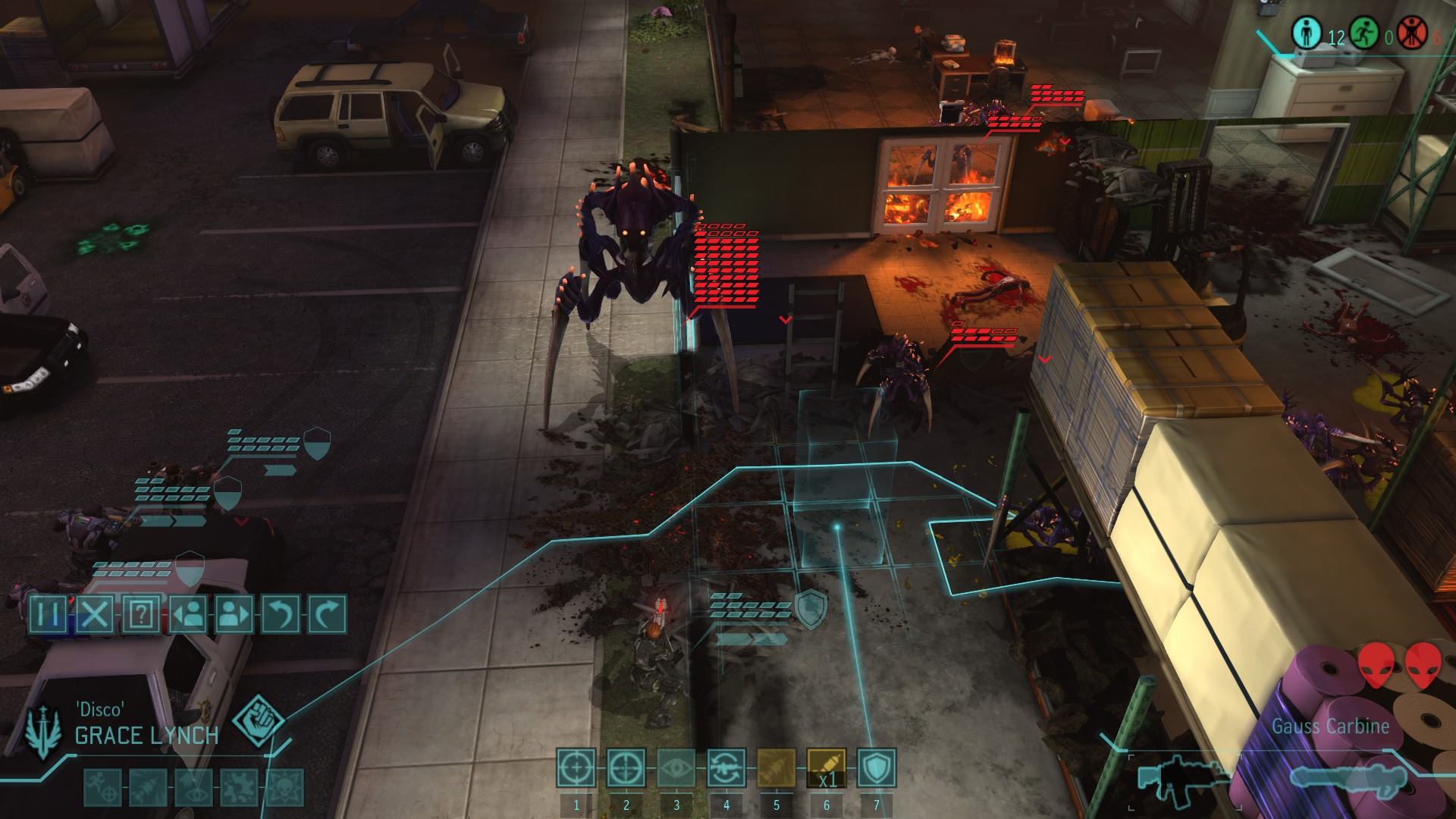Activate the shield Hunker Down ability
The image size is (1456, 819).
(877, 767)
